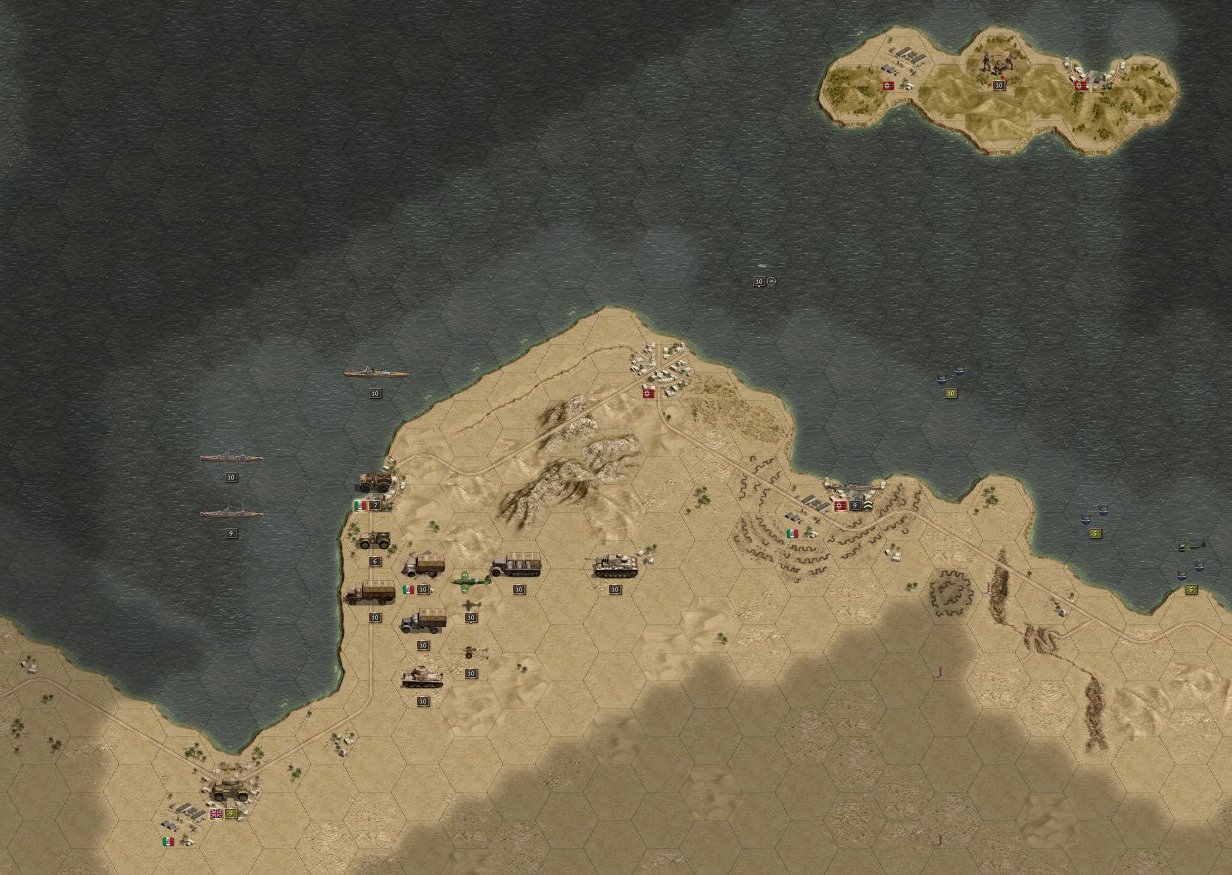Select the fortification unit on the island
1232x875 pixels.
point(998,65)
